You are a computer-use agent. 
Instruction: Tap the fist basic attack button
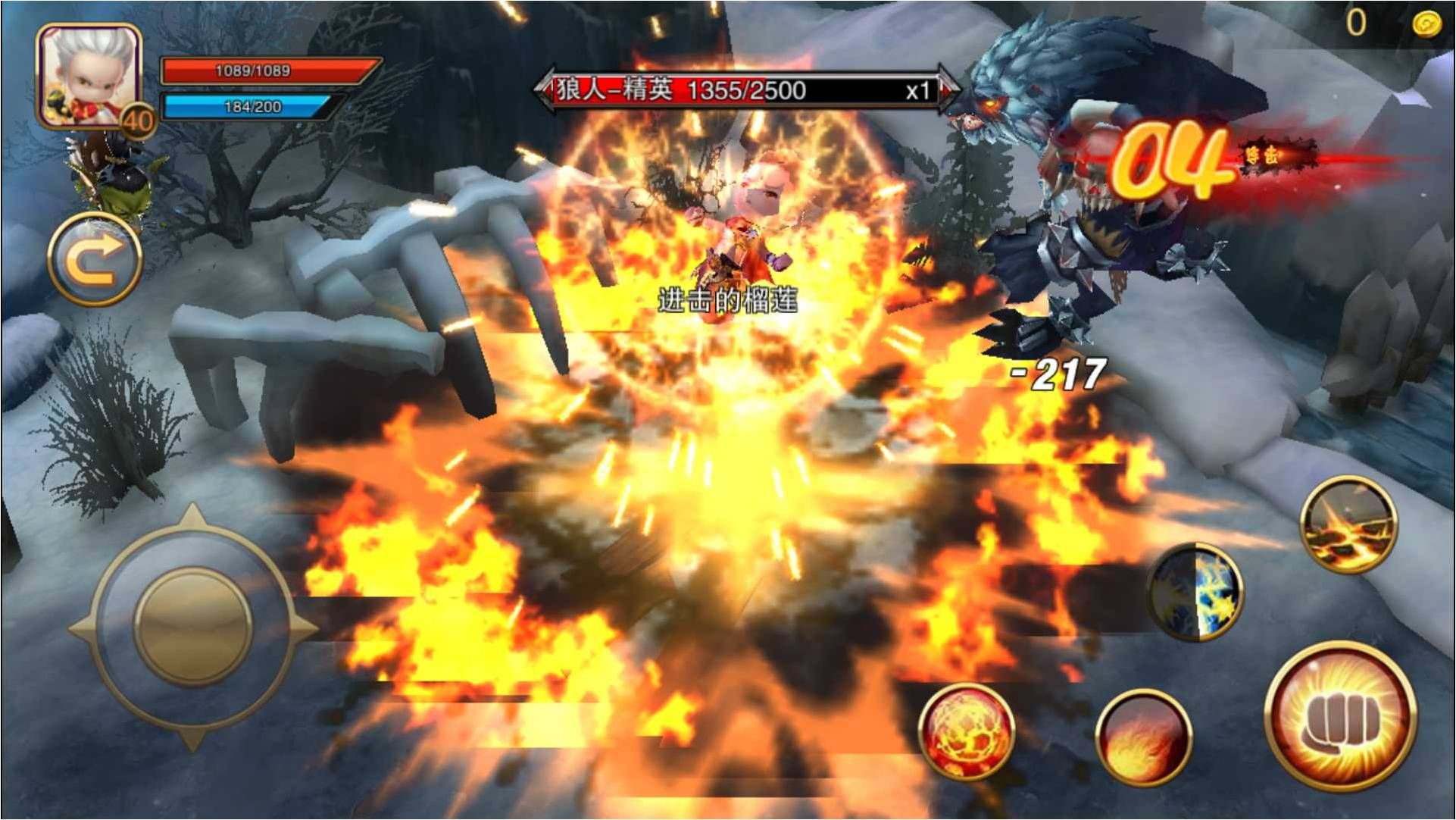pos(1340,717)
